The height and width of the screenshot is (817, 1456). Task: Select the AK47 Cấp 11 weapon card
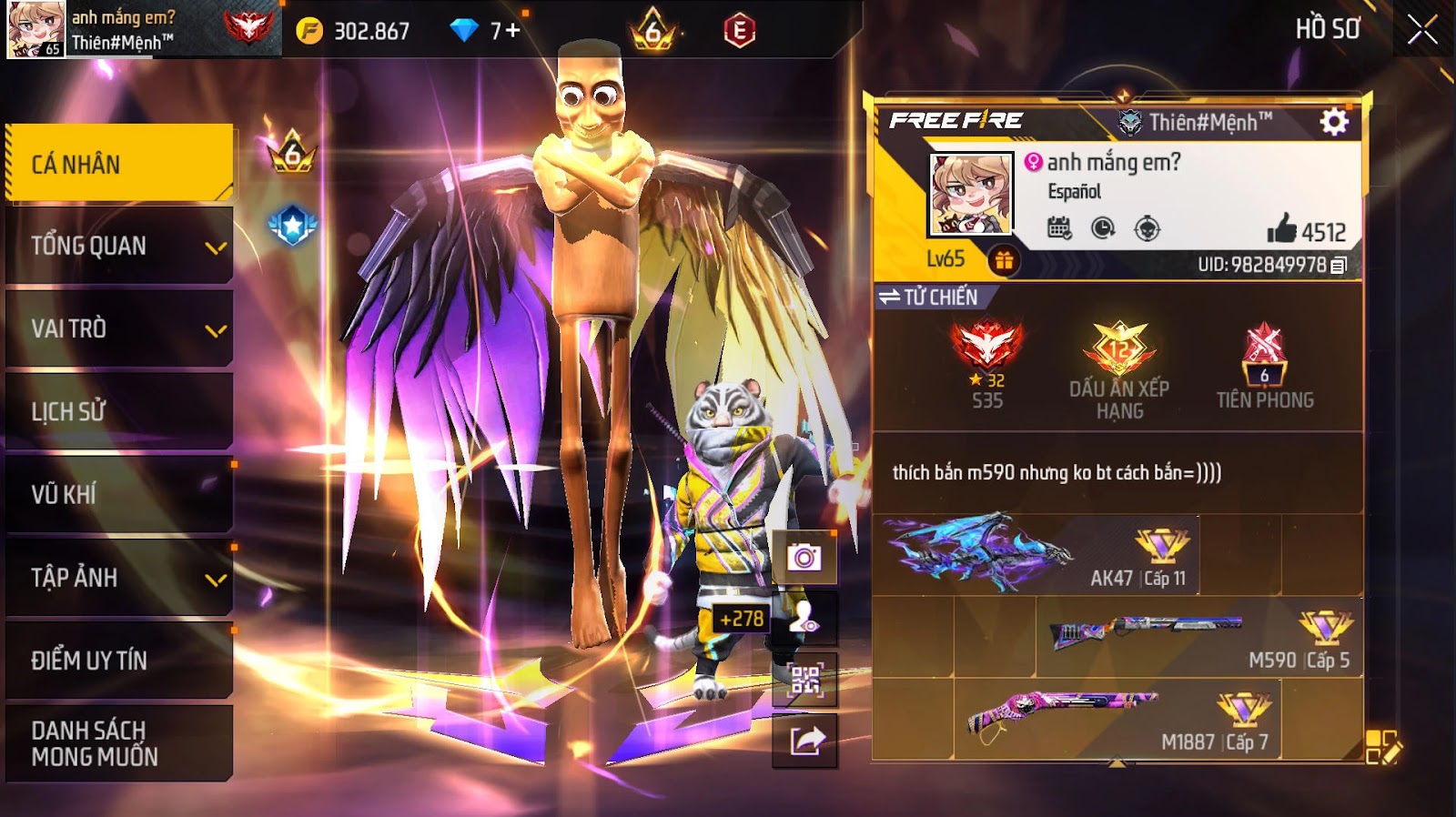click(1037, 555)
